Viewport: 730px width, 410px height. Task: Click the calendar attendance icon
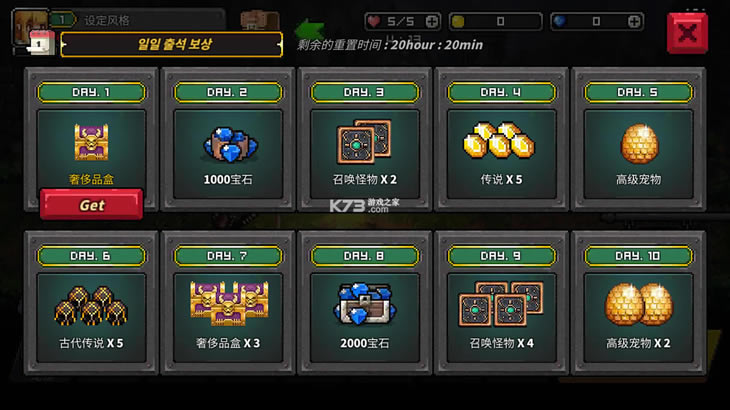(39, 43)
